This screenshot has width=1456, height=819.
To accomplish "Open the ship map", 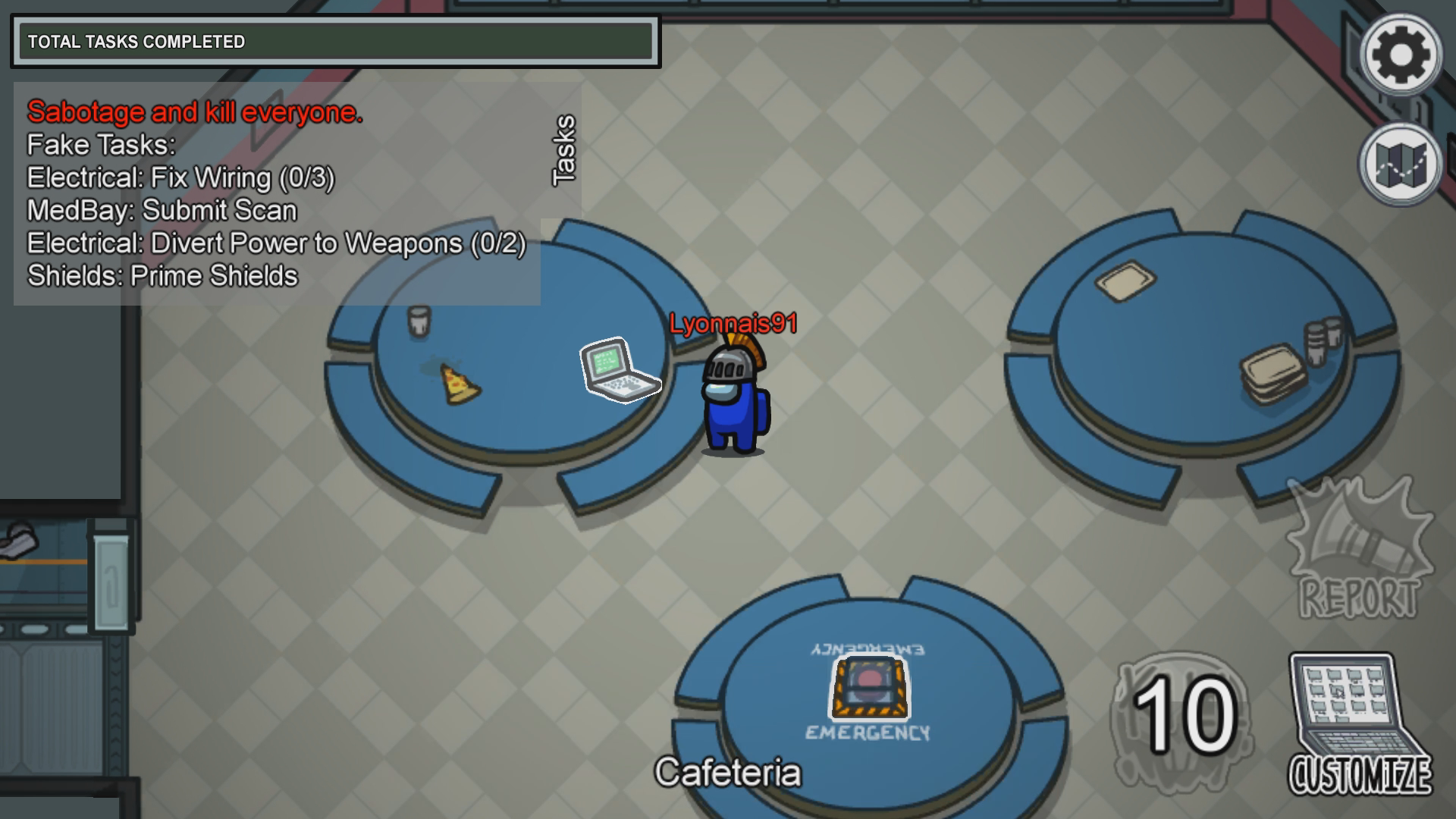I will click(1401, 165).
